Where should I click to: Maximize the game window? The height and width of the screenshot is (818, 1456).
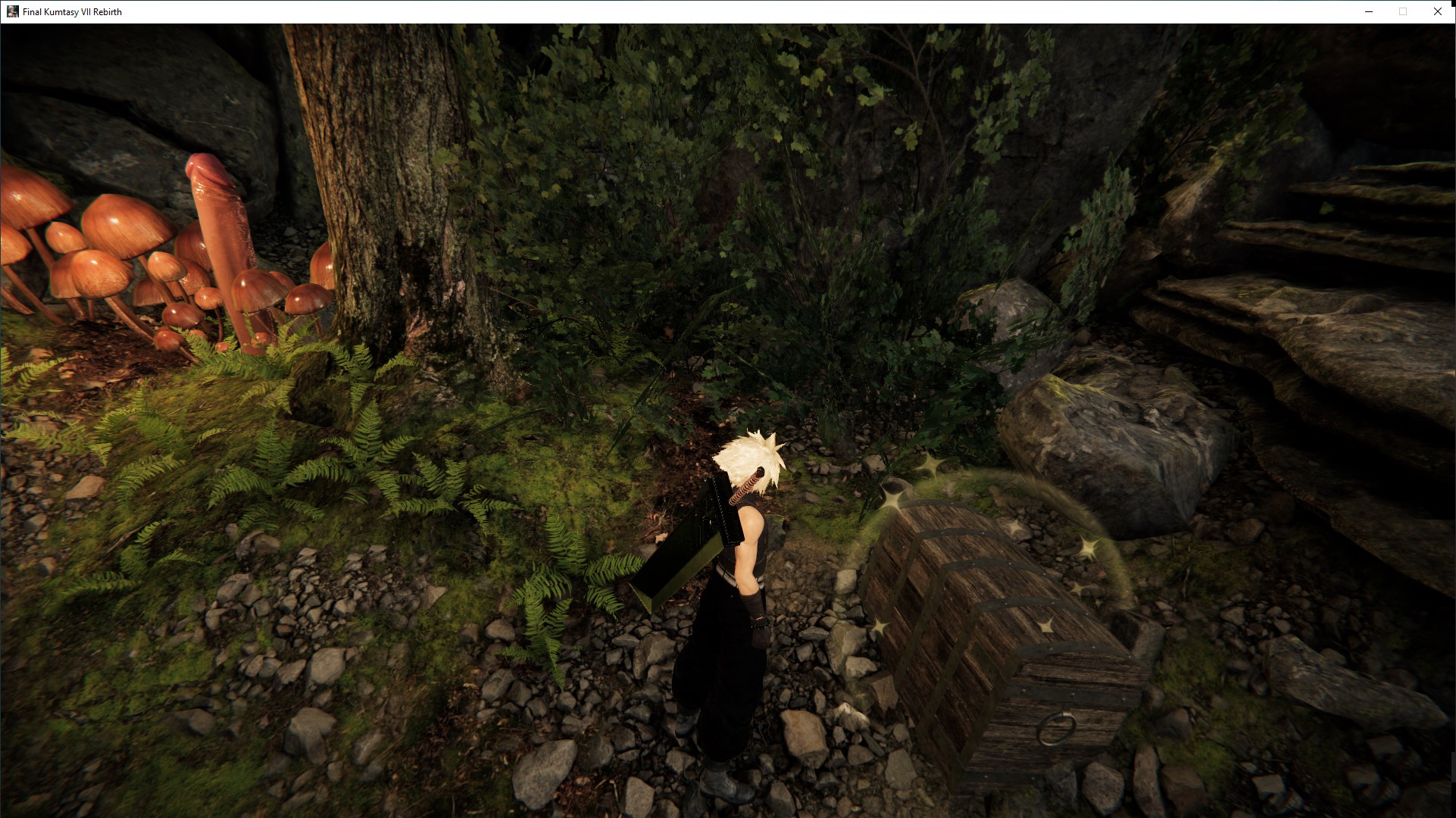[x=1403, y=11]
